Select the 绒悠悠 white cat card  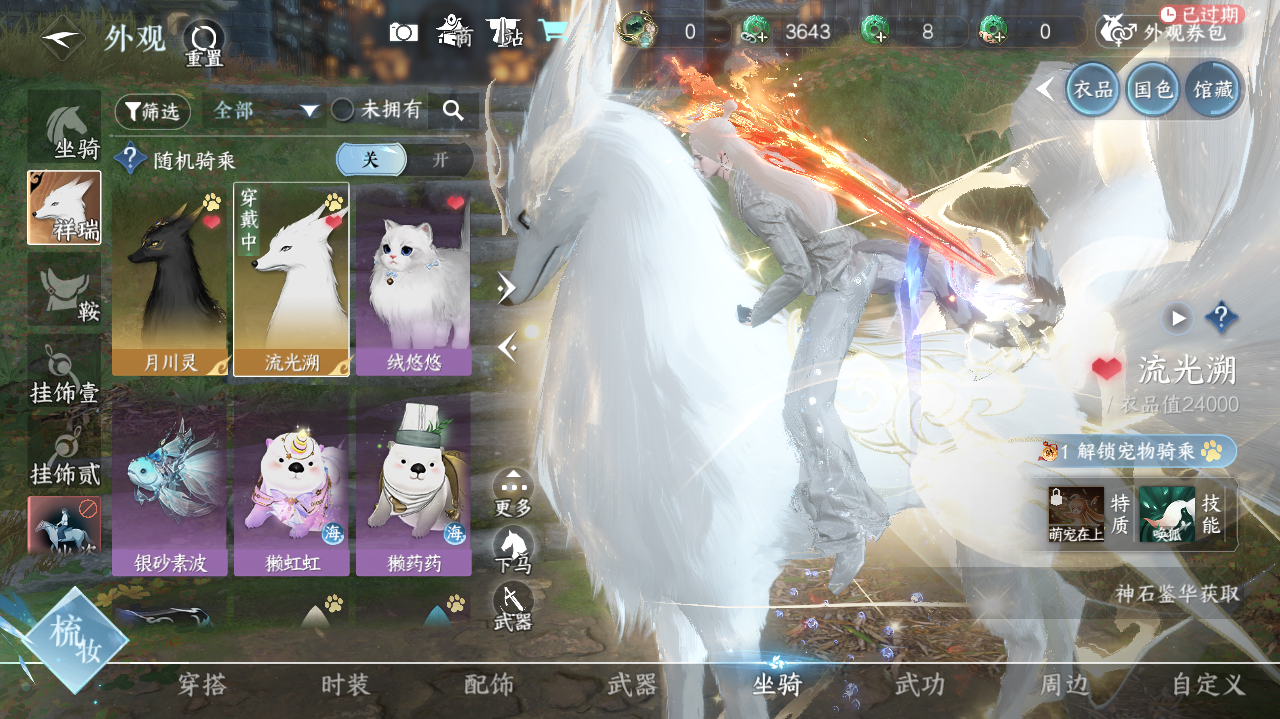(x=413, y=280)
